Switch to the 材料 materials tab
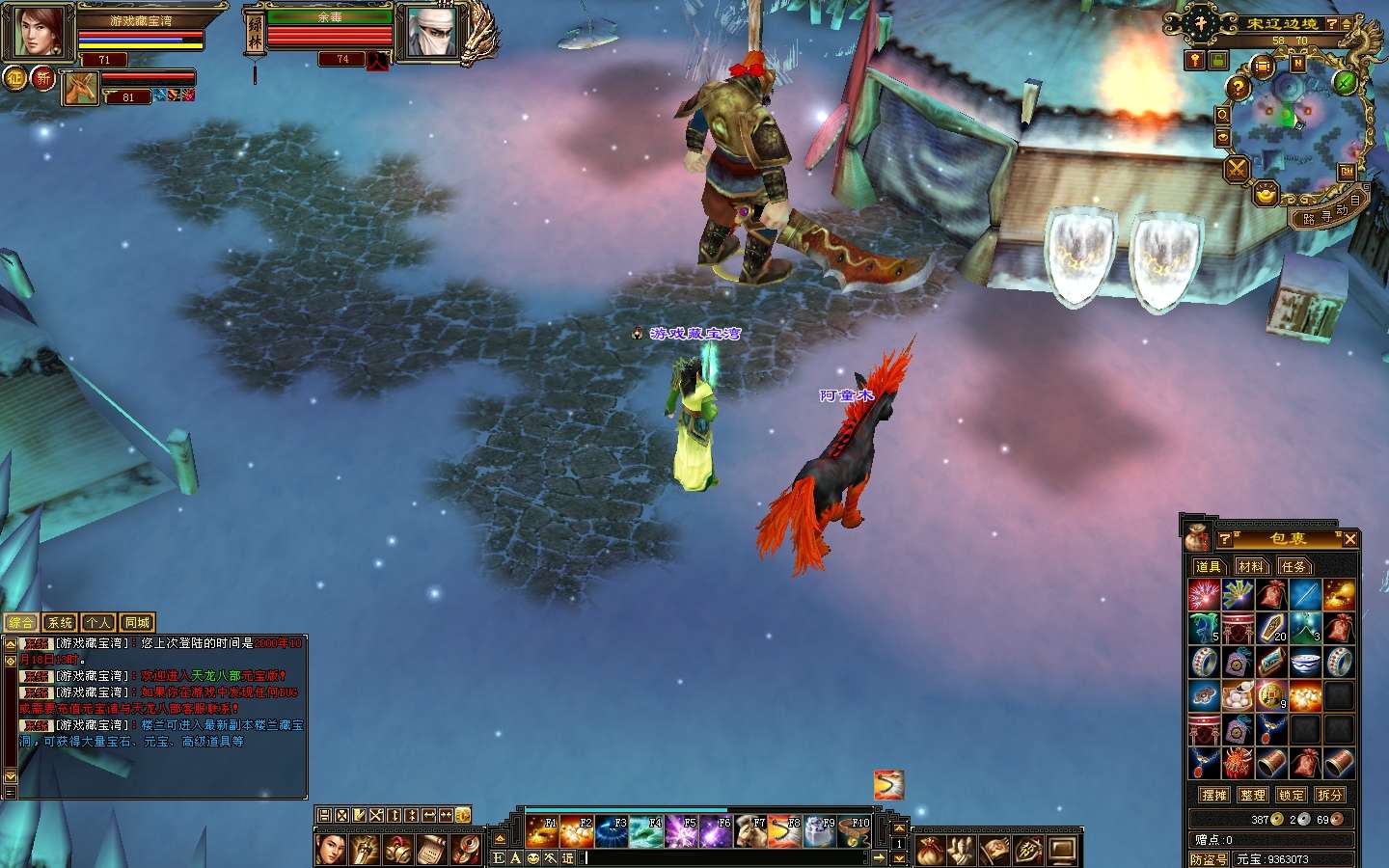The width and height of the screenshot is (1389, 868). tap(1251, 566)
